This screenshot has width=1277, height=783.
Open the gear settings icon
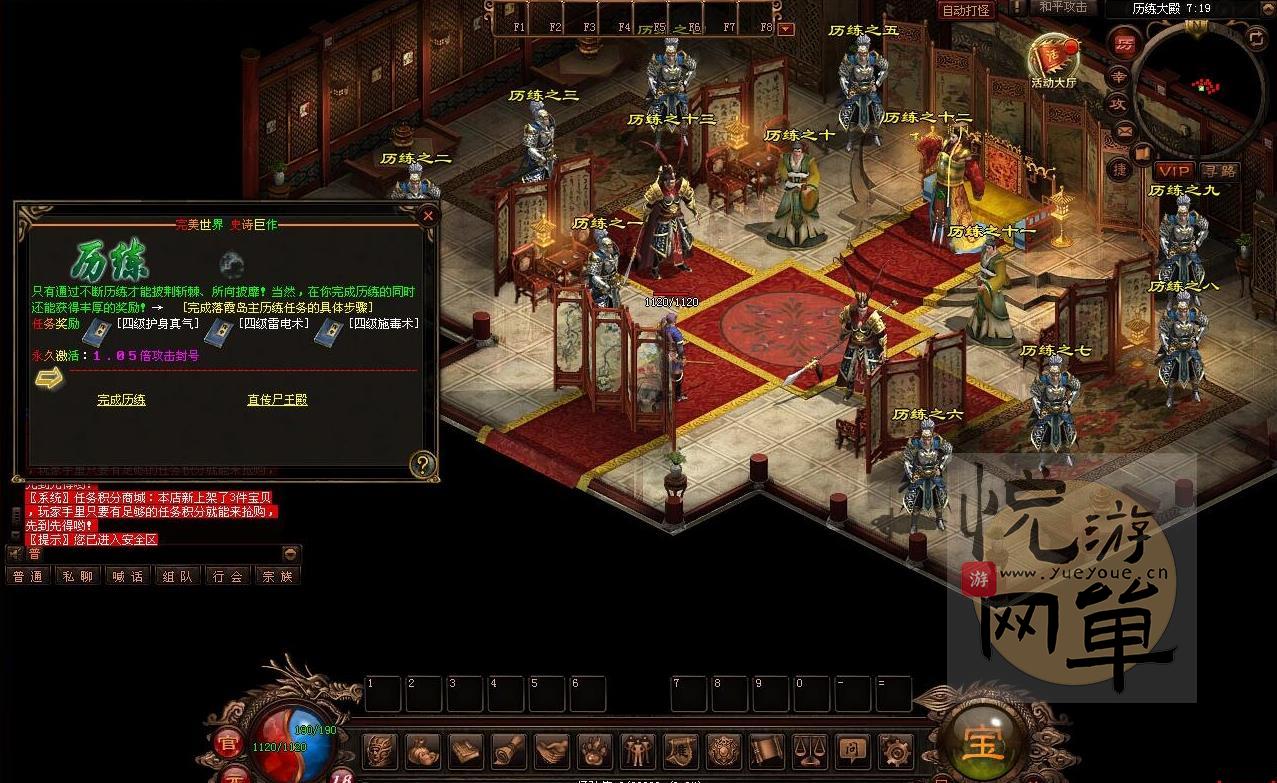[894, 750]
